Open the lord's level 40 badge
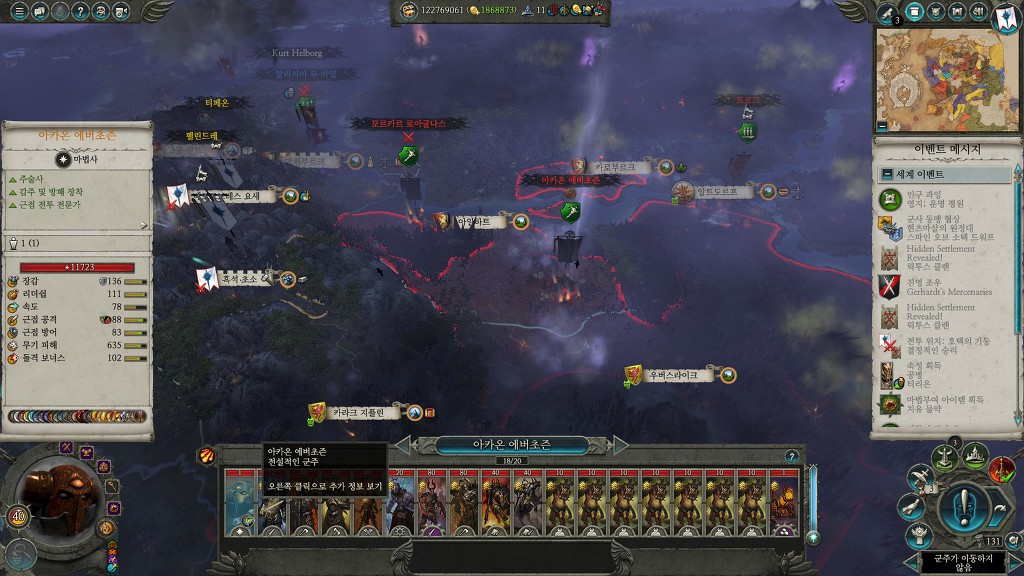Viewport: 1024px width, 576px height. 18,516
